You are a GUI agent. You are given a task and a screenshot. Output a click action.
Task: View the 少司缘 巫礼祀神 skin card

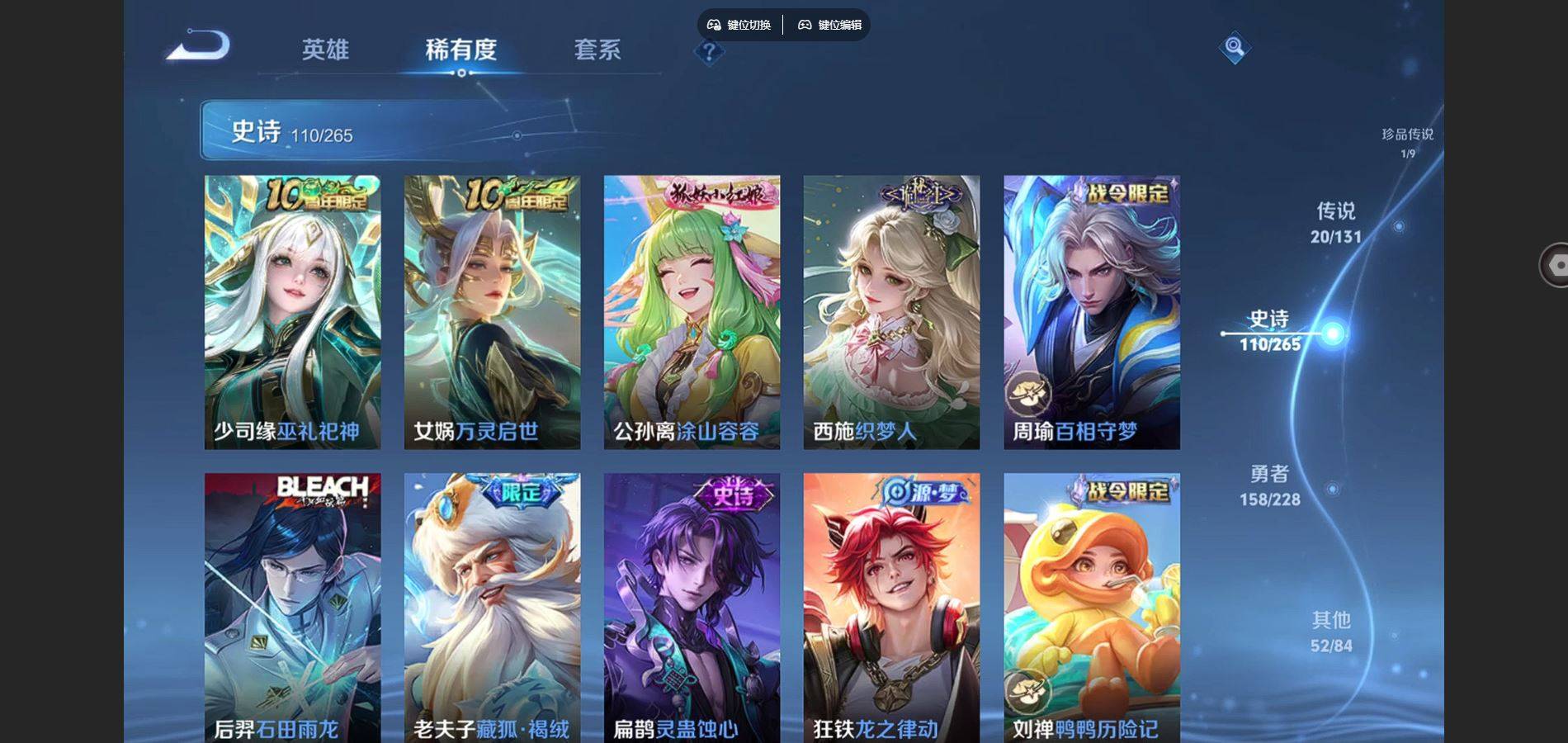[292, 312]
